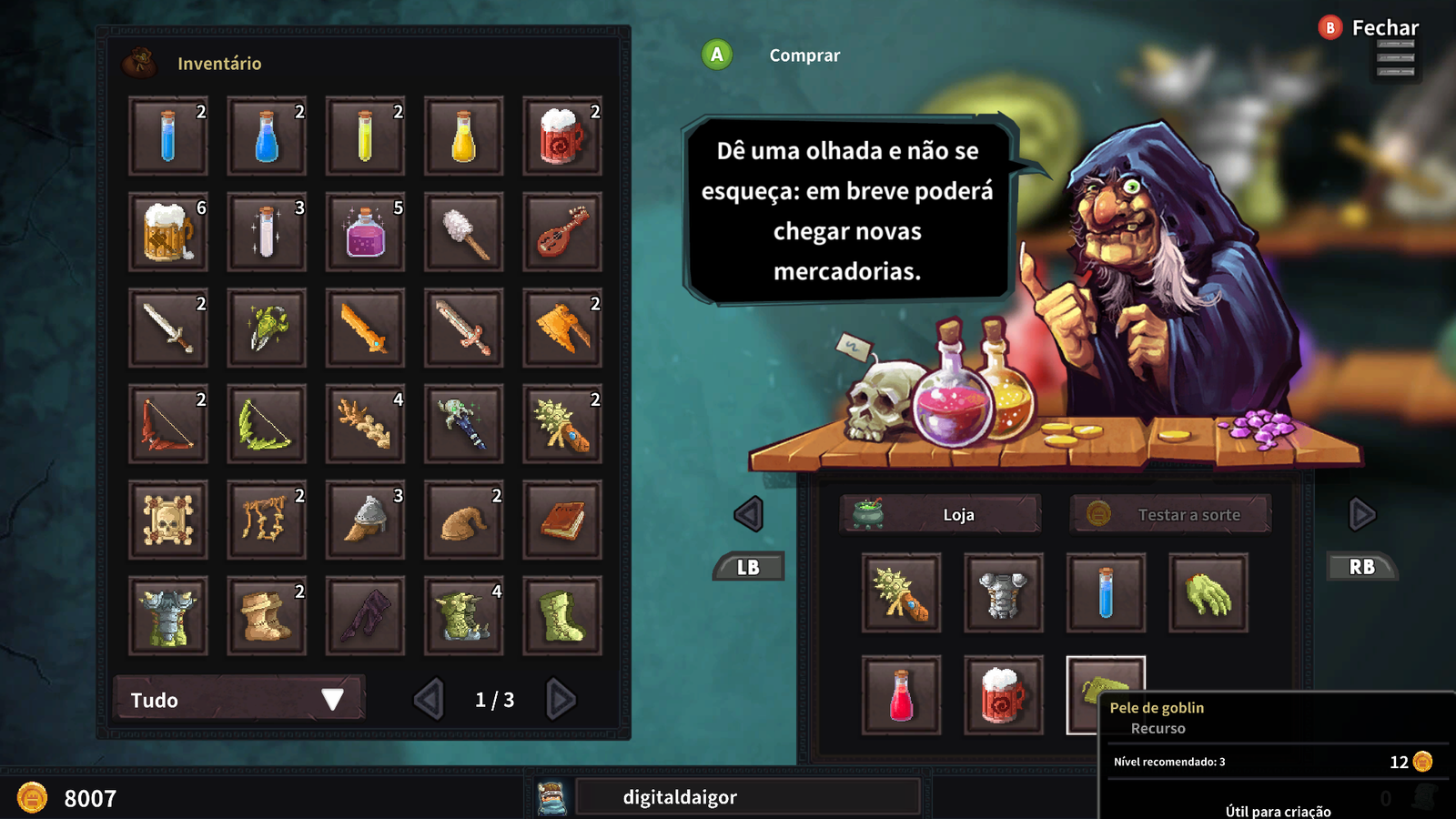Select the skull and crossbones inventory item
This screenshot has height=819, width=1456.
[x=168, y=520]
